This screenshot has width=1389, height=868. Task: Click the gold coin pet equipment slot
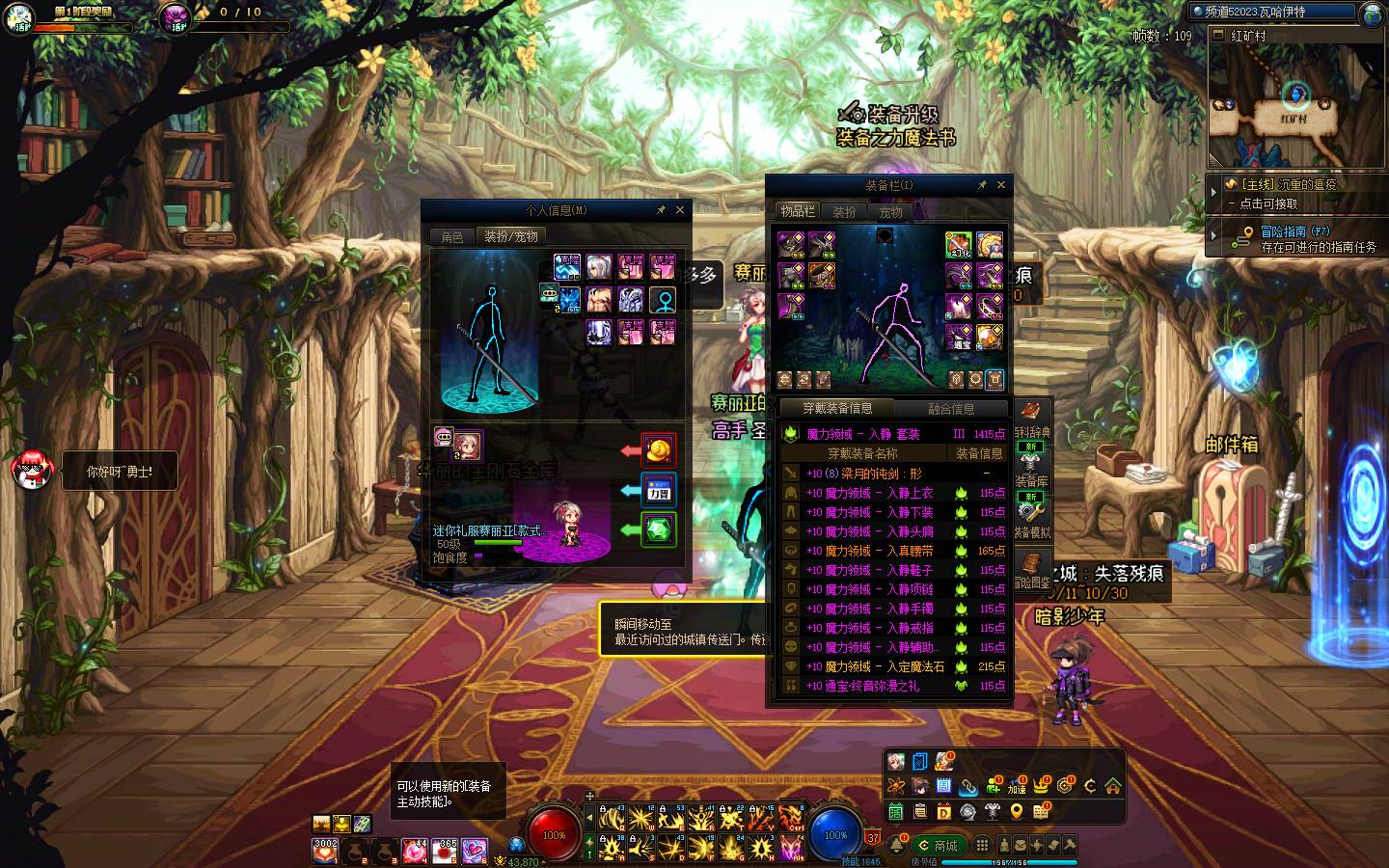point(659,450)
